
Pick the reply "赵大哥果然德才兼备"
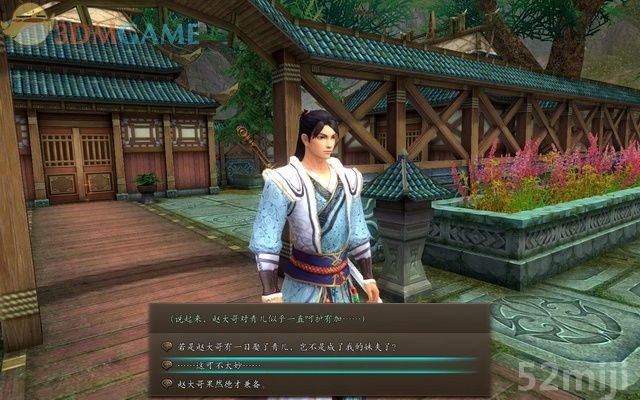tap(223, 382)
